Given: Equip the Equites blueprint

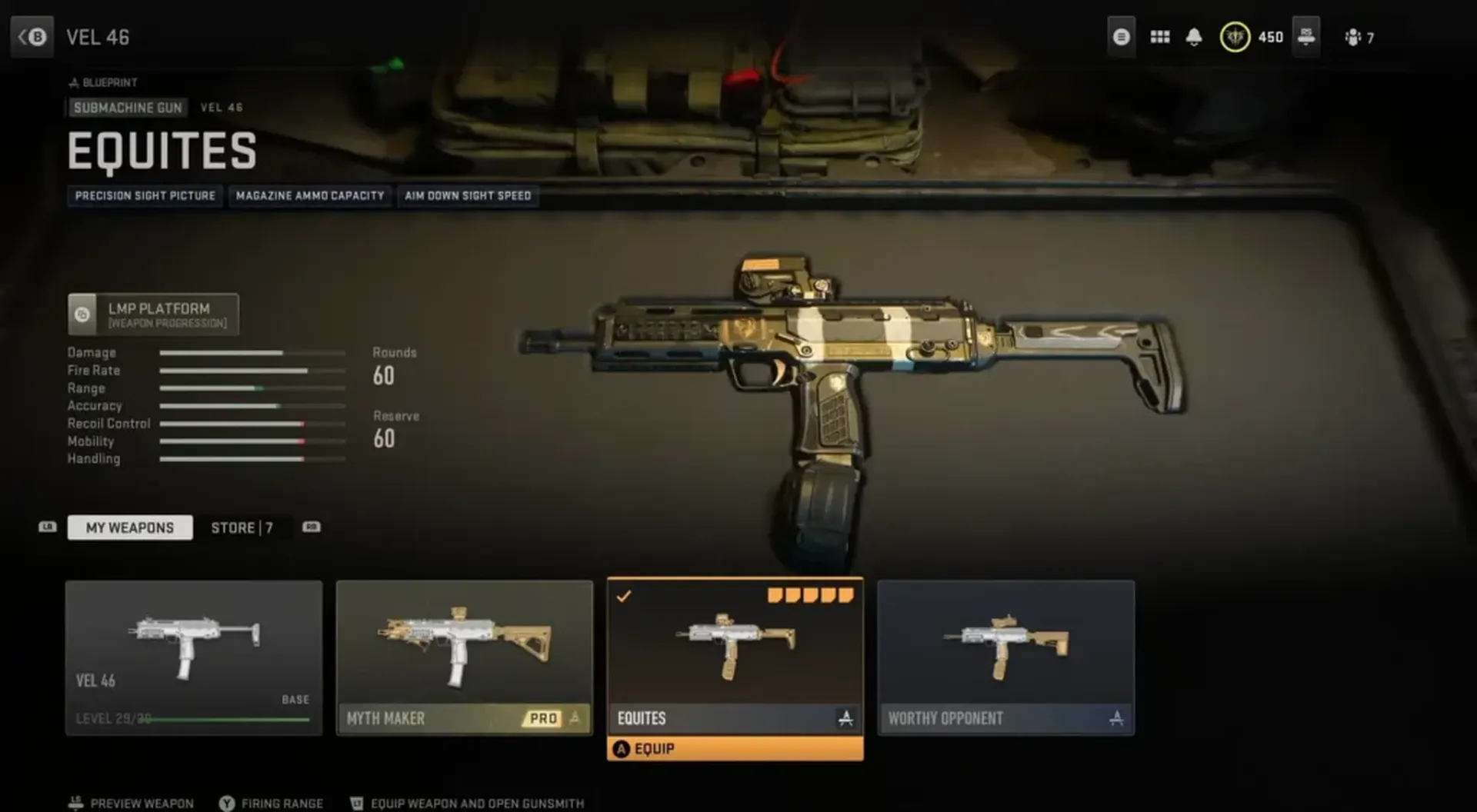Looking at the screenshot, I should click(735, 749).
